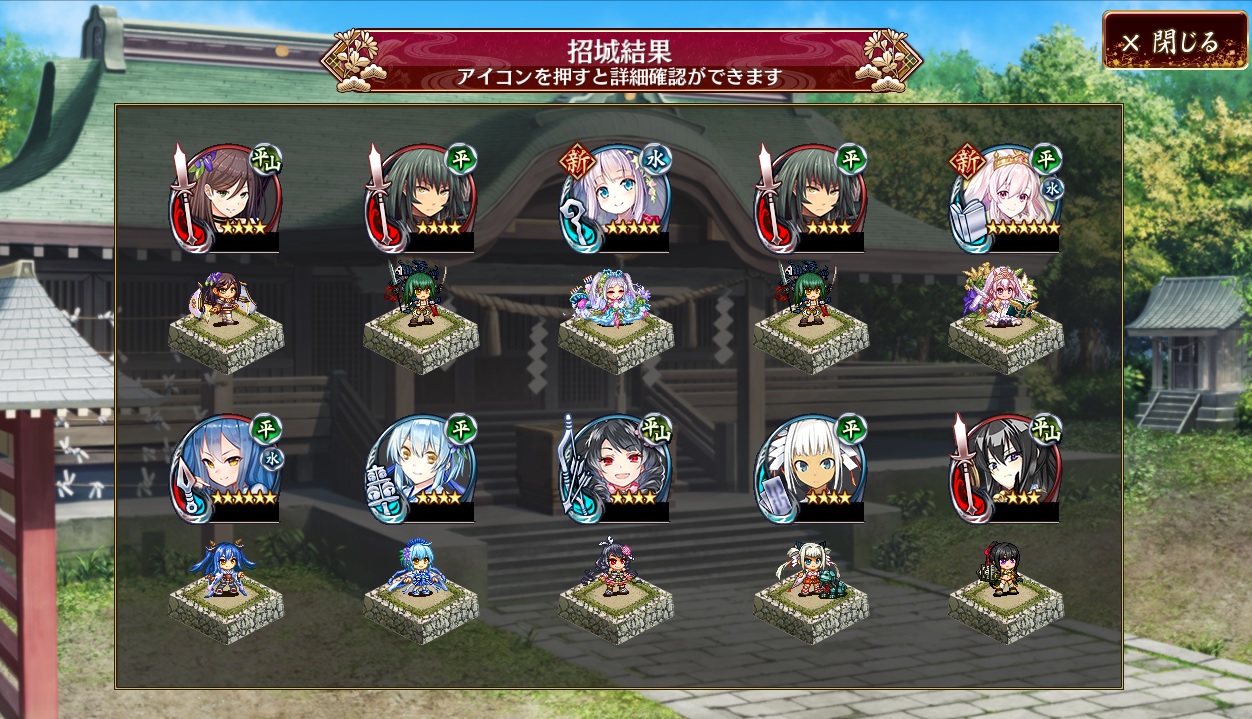This screenshot has width=1252, height=719.
Task: Inspect the dark-blue-haired girl with yellow eyes
Action: [x=227, y=468]
